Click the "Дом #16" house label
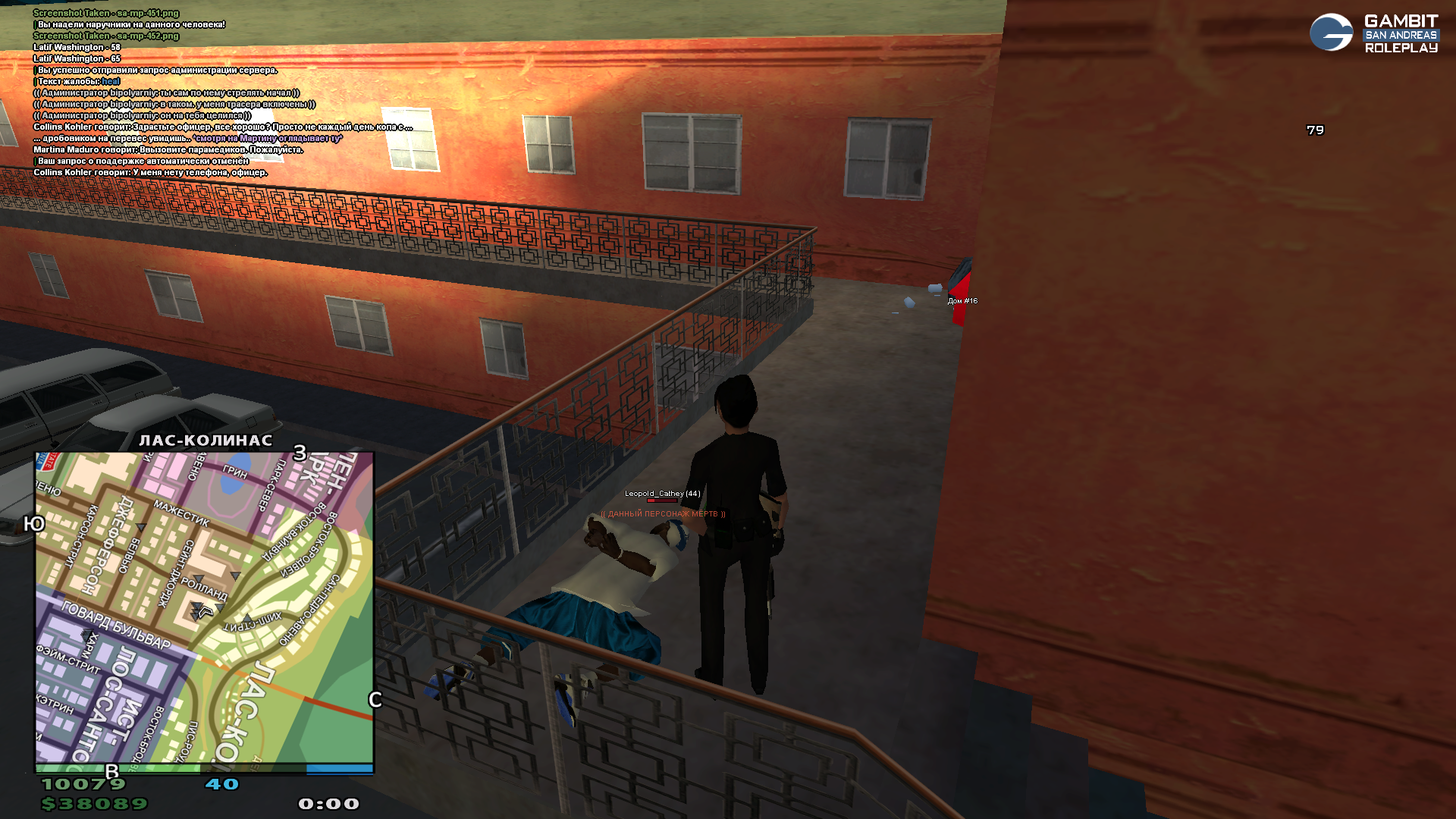 [962, 301]
